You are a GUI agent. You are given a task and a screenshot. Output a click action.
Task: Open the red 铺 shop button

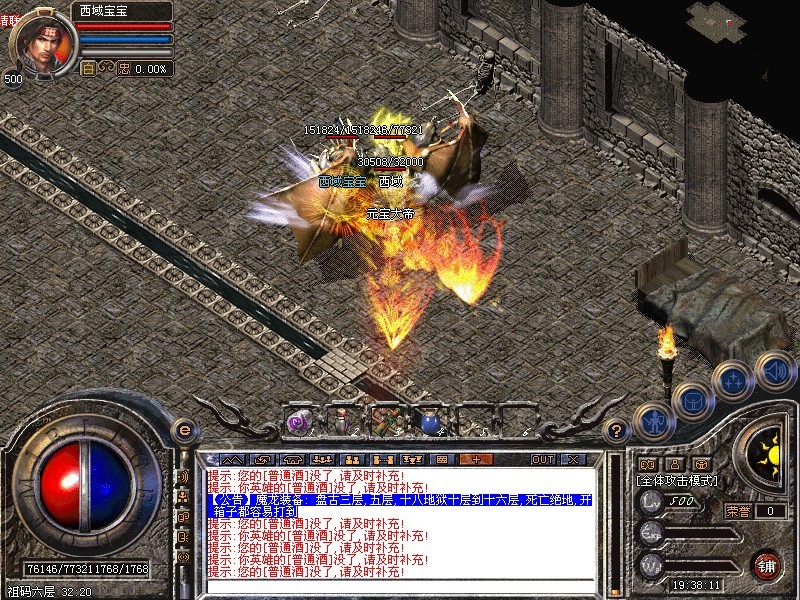point(766,565)
